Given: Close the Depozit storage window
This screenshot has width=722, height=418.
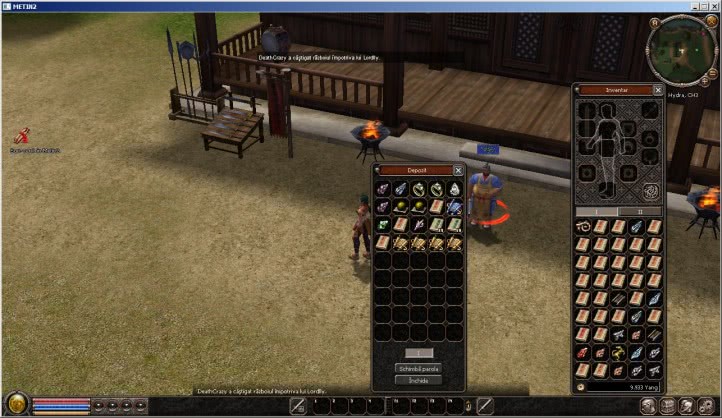Looking at the screenshot, I should click(x=458, y=171).
